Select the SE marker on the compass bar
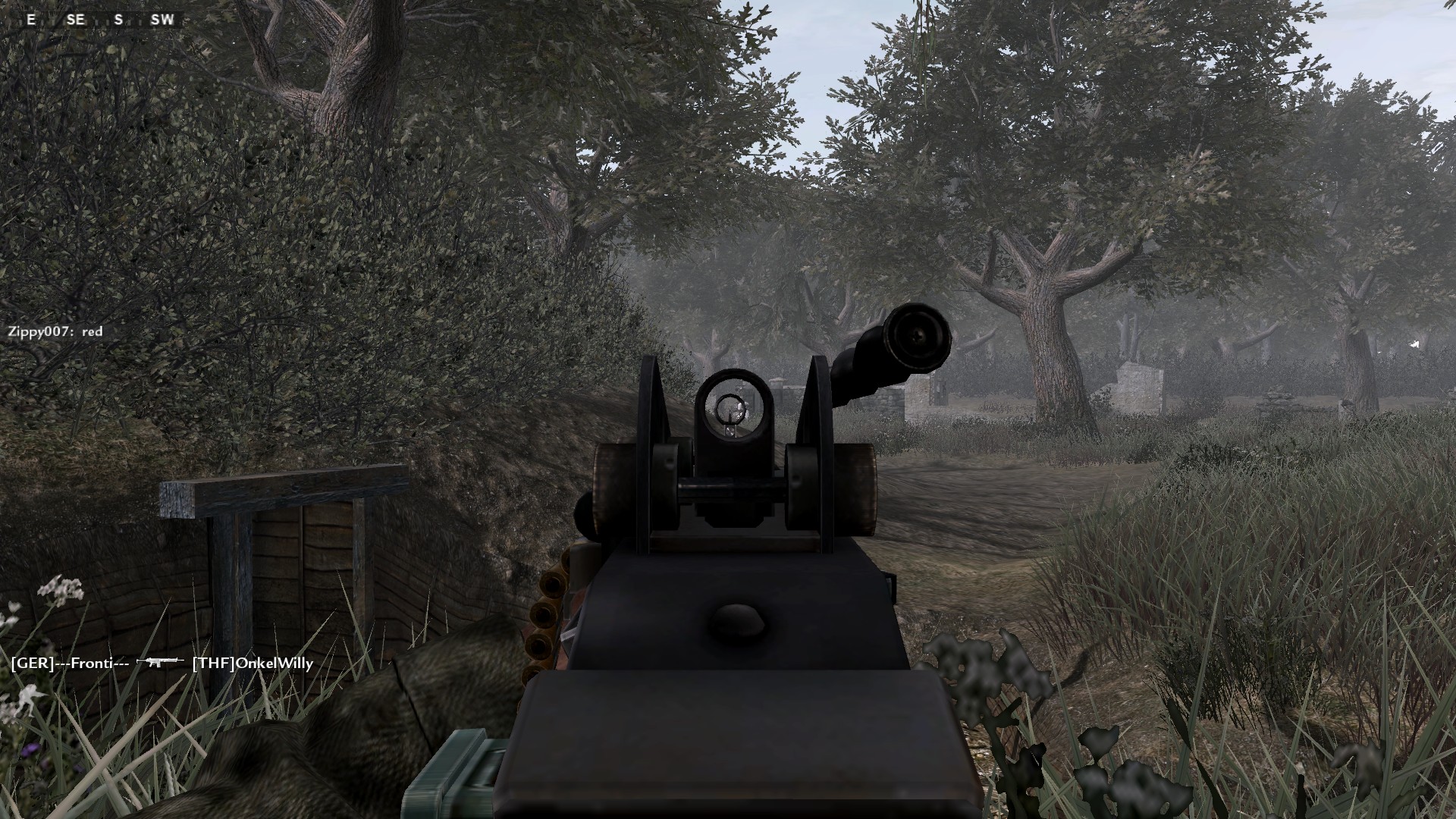 [76, 20]
